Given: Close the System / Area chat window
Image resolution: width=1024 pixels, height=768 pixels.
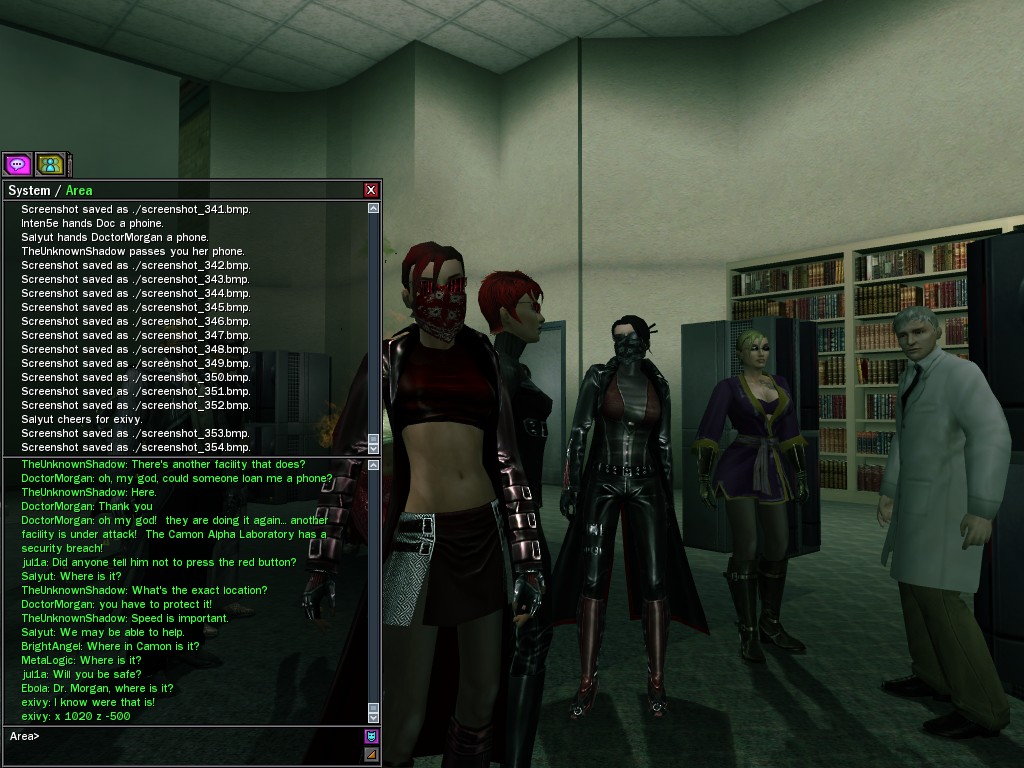Looking at the screenshot, I should click(371, 190).
